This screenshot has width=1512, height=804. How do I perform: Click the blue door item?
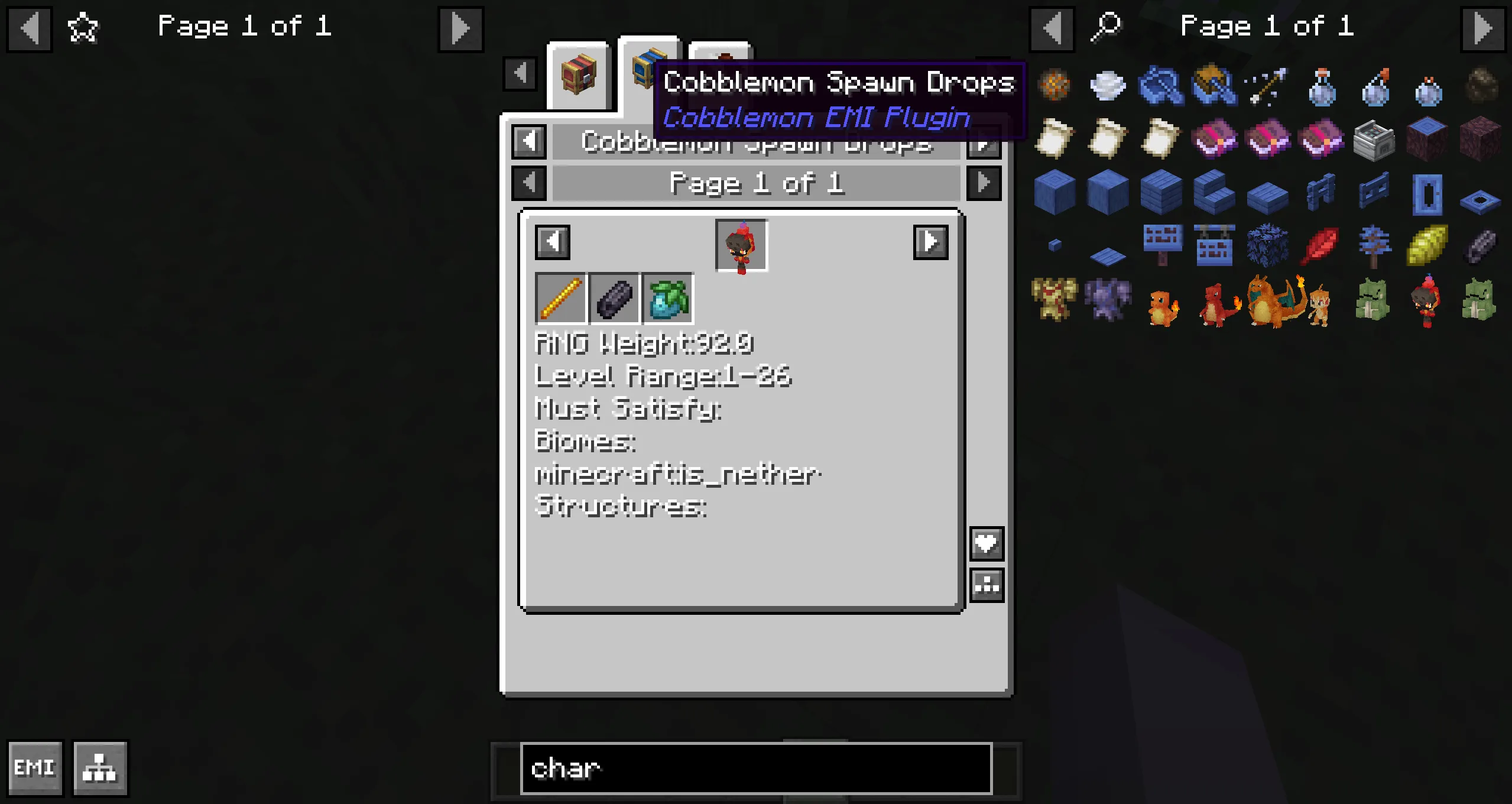point(1427,194)
